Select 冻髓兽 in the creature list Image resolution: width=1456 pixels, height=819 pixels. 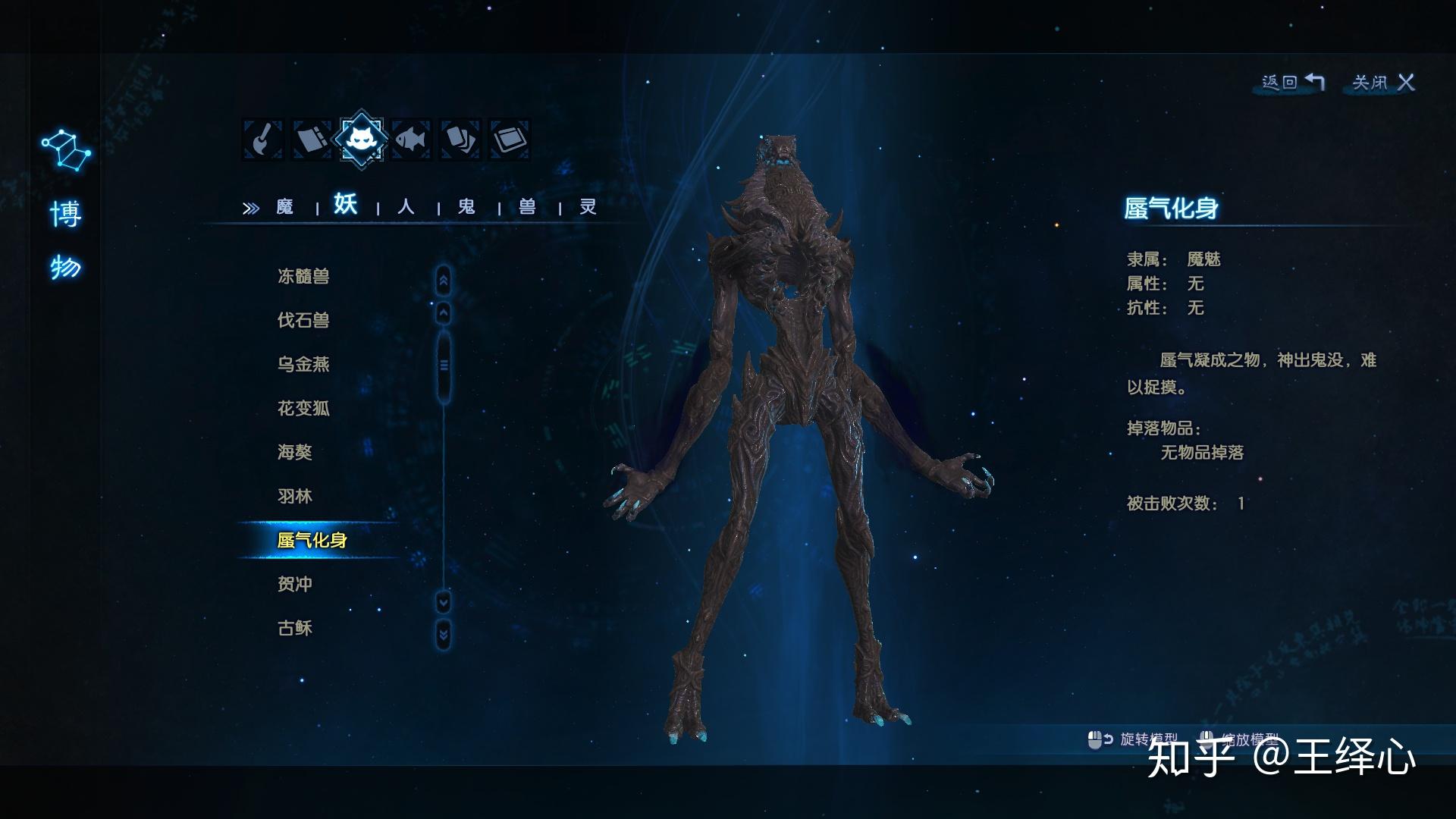303,277
